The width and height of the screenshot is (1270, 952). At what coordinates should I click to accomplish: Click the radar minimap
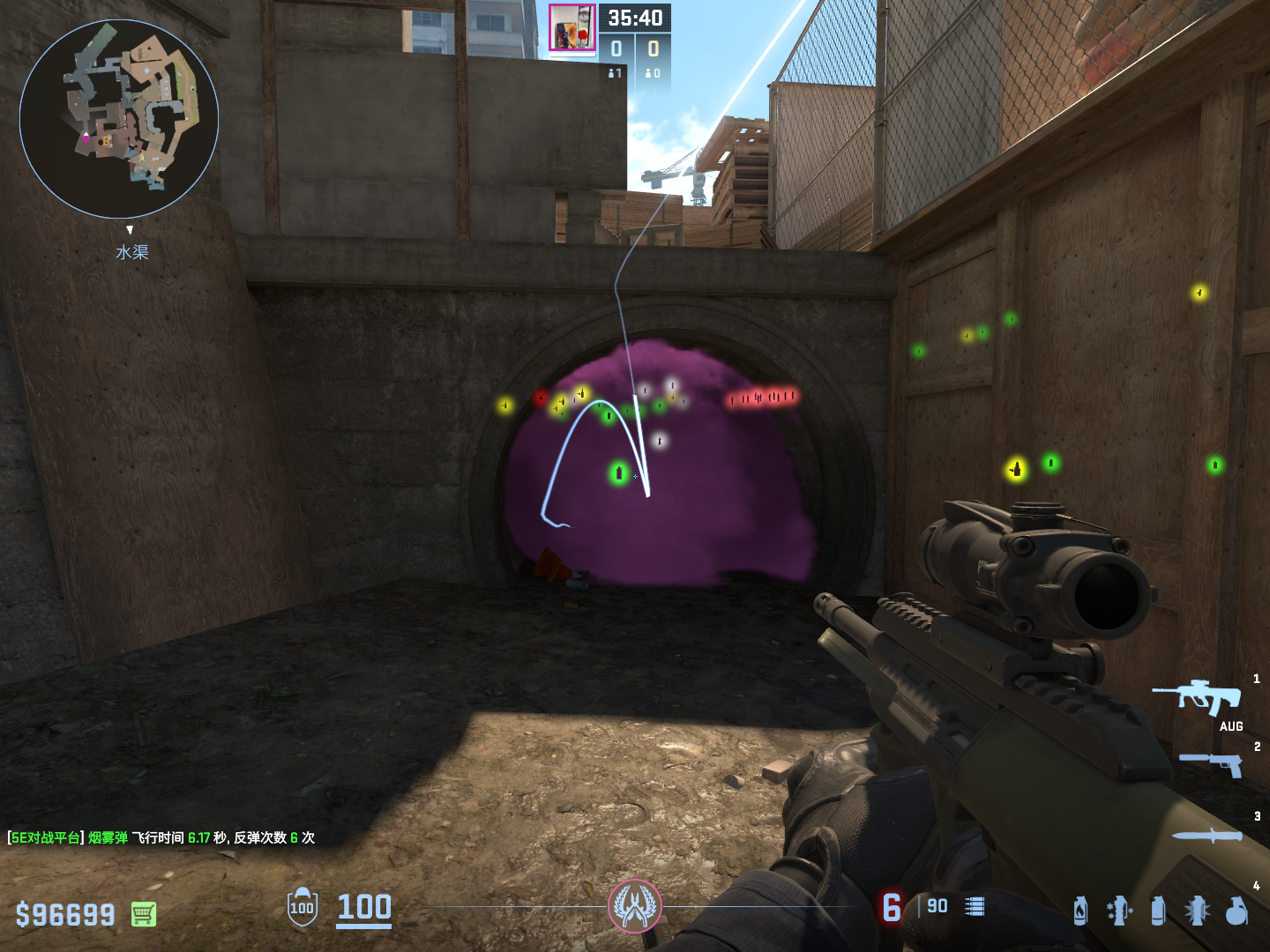pyautogui.click(x=119, y=119)
